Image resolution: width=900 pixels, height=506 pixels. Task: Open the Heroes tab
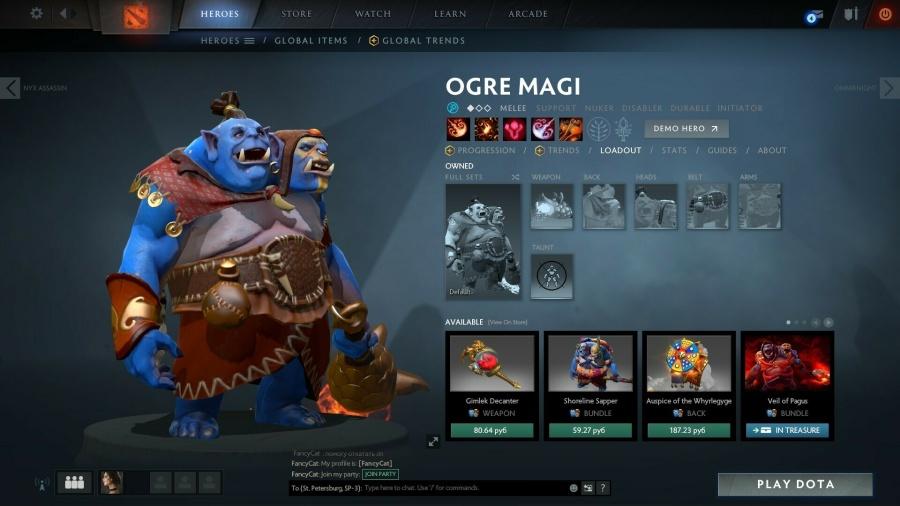pos(220,14)
